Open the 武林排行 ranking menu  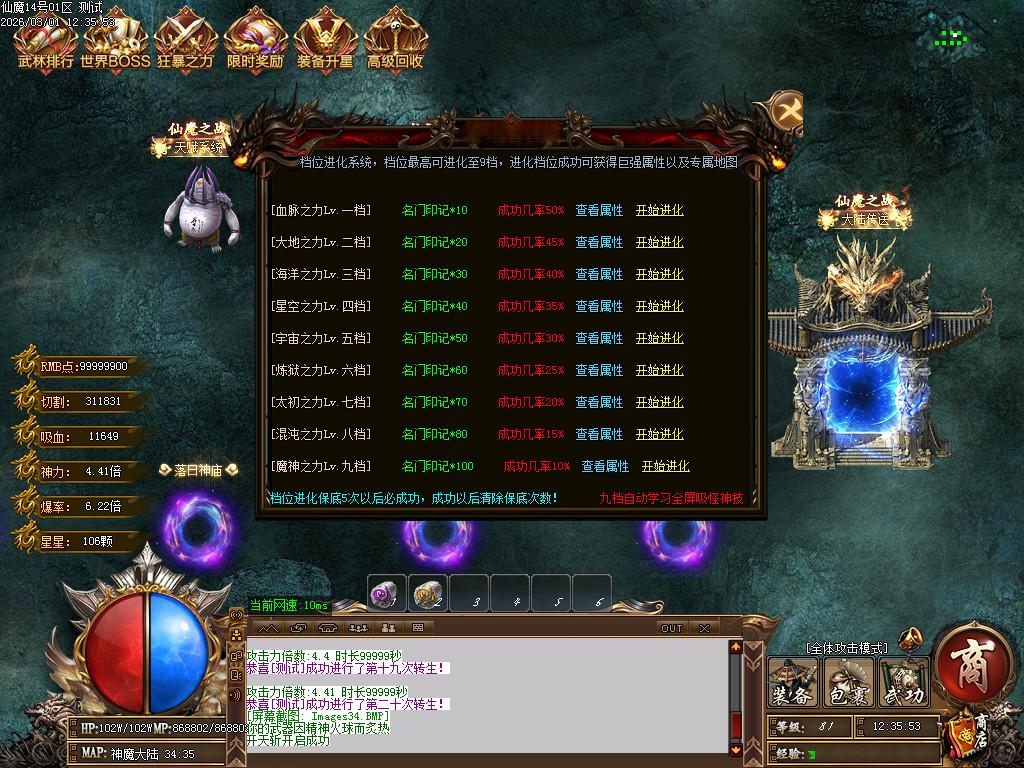45,45
